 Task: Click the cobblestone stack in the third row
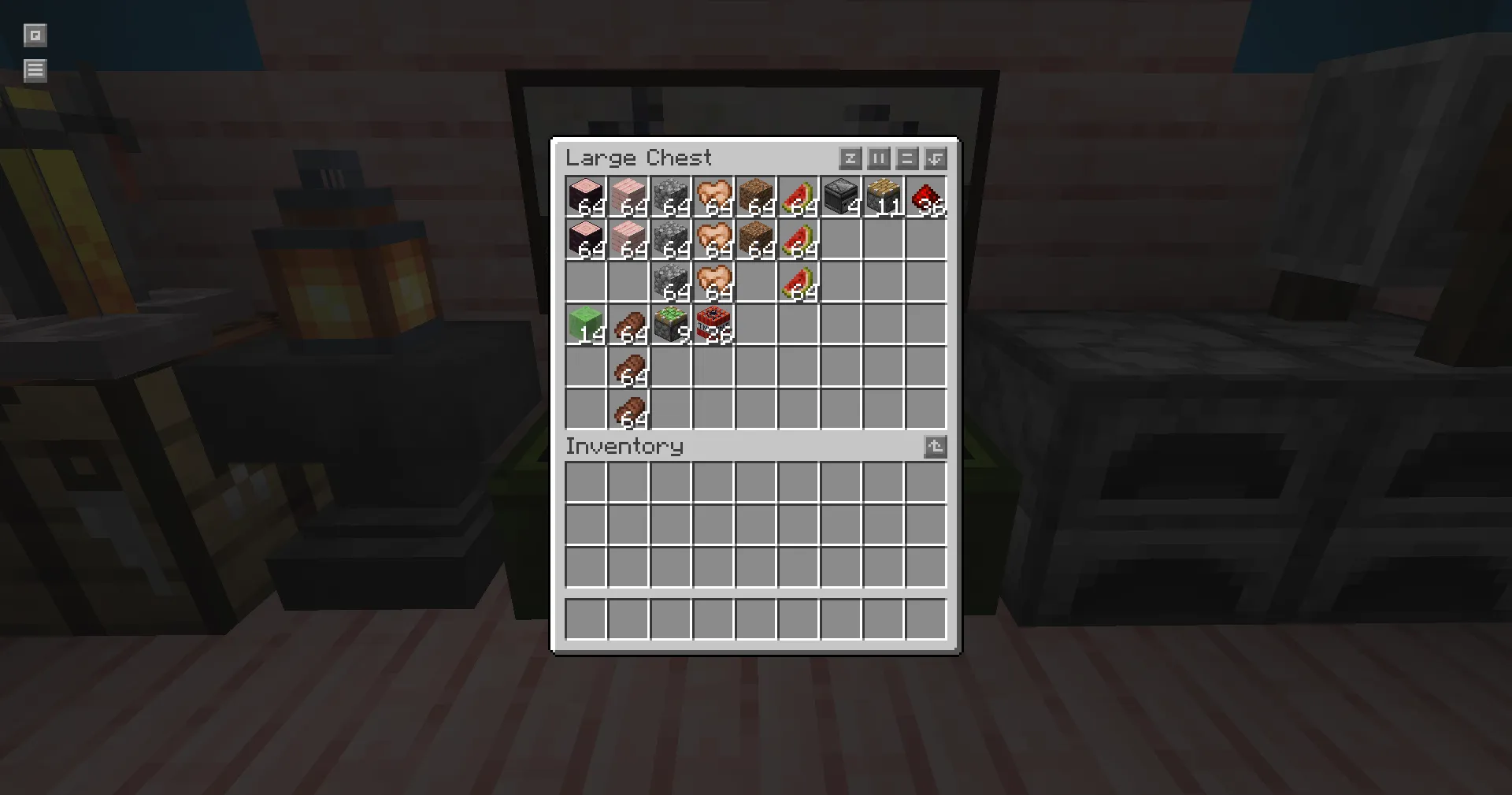tap(670, 283)
